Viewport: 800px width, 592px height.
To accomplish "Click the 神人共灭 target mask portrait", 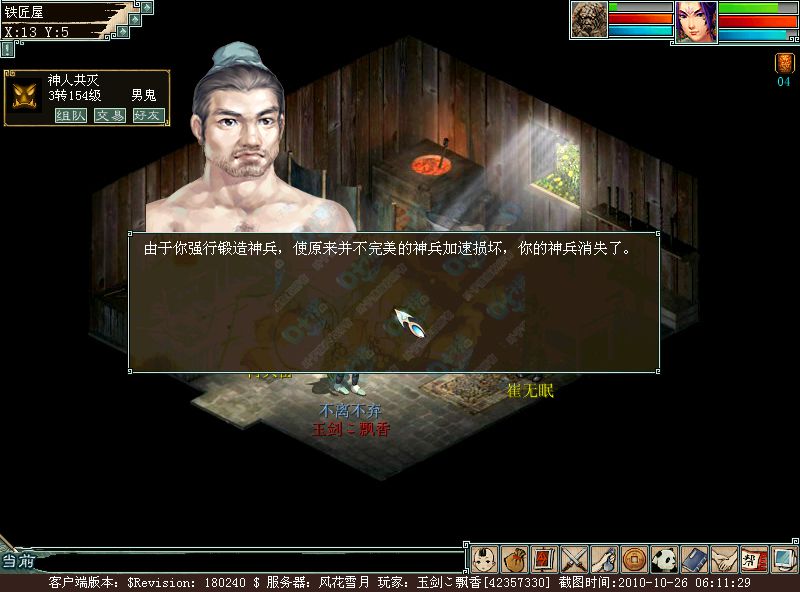I will pyautogui.click(x=26, y=97).
